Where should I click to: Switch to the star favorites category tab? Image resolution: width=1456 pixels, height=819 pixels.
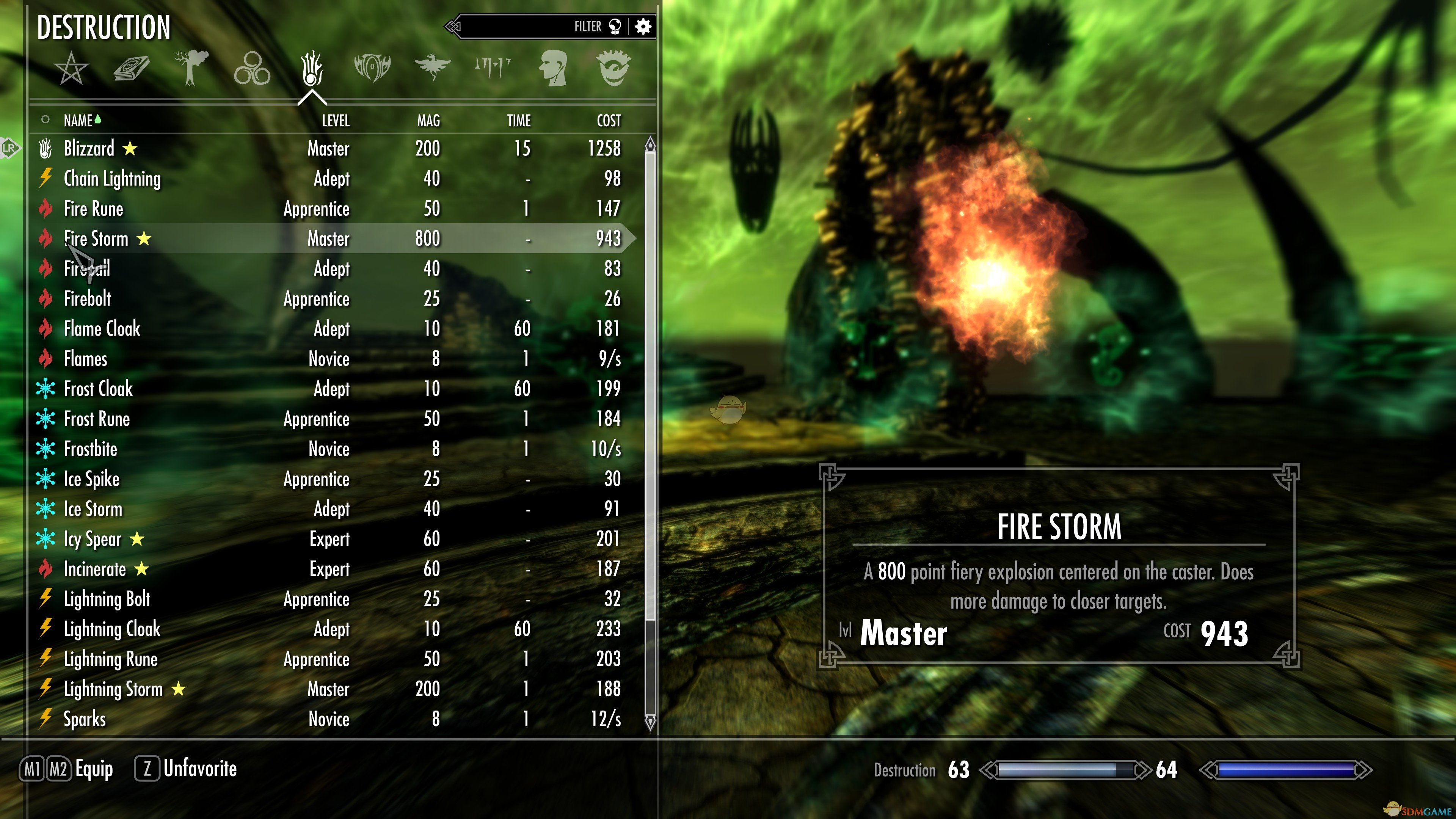point(71,68)
